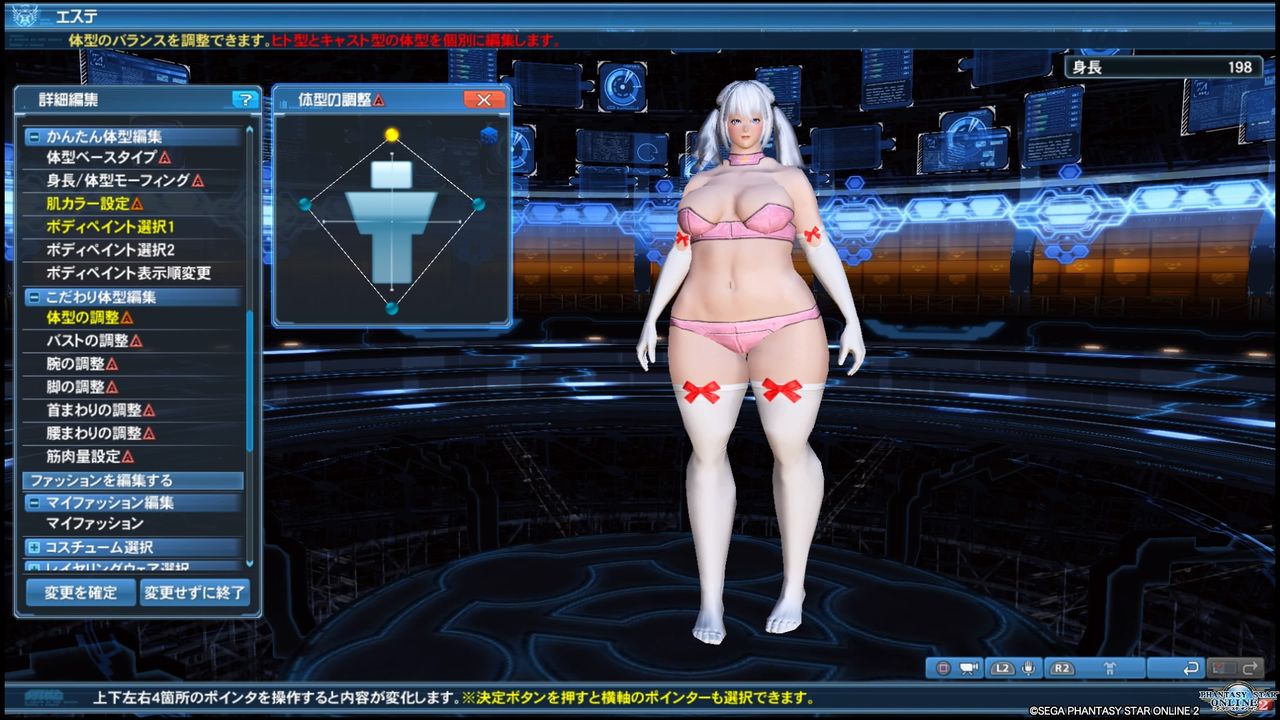This screenshot has height=720, width=1280.
Task: Select the video camera icon in bottom toolbar
Action: (970, 668)
